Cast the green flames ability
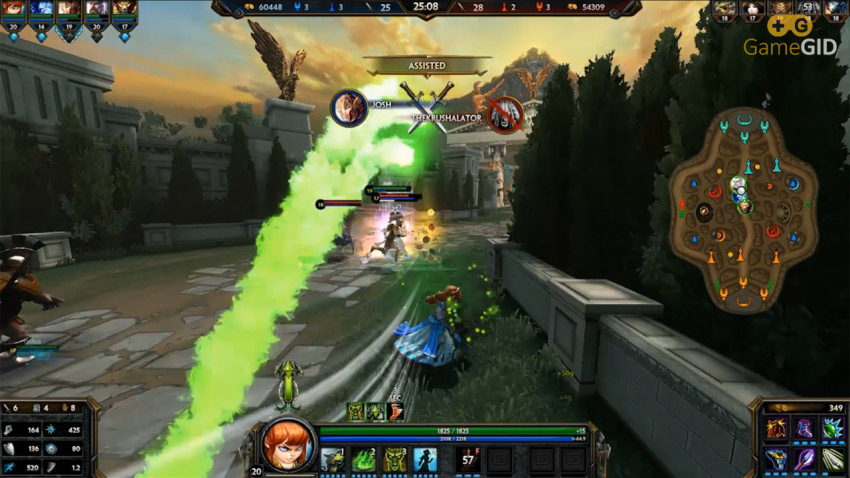850x478 pixels. coord(364,460)
